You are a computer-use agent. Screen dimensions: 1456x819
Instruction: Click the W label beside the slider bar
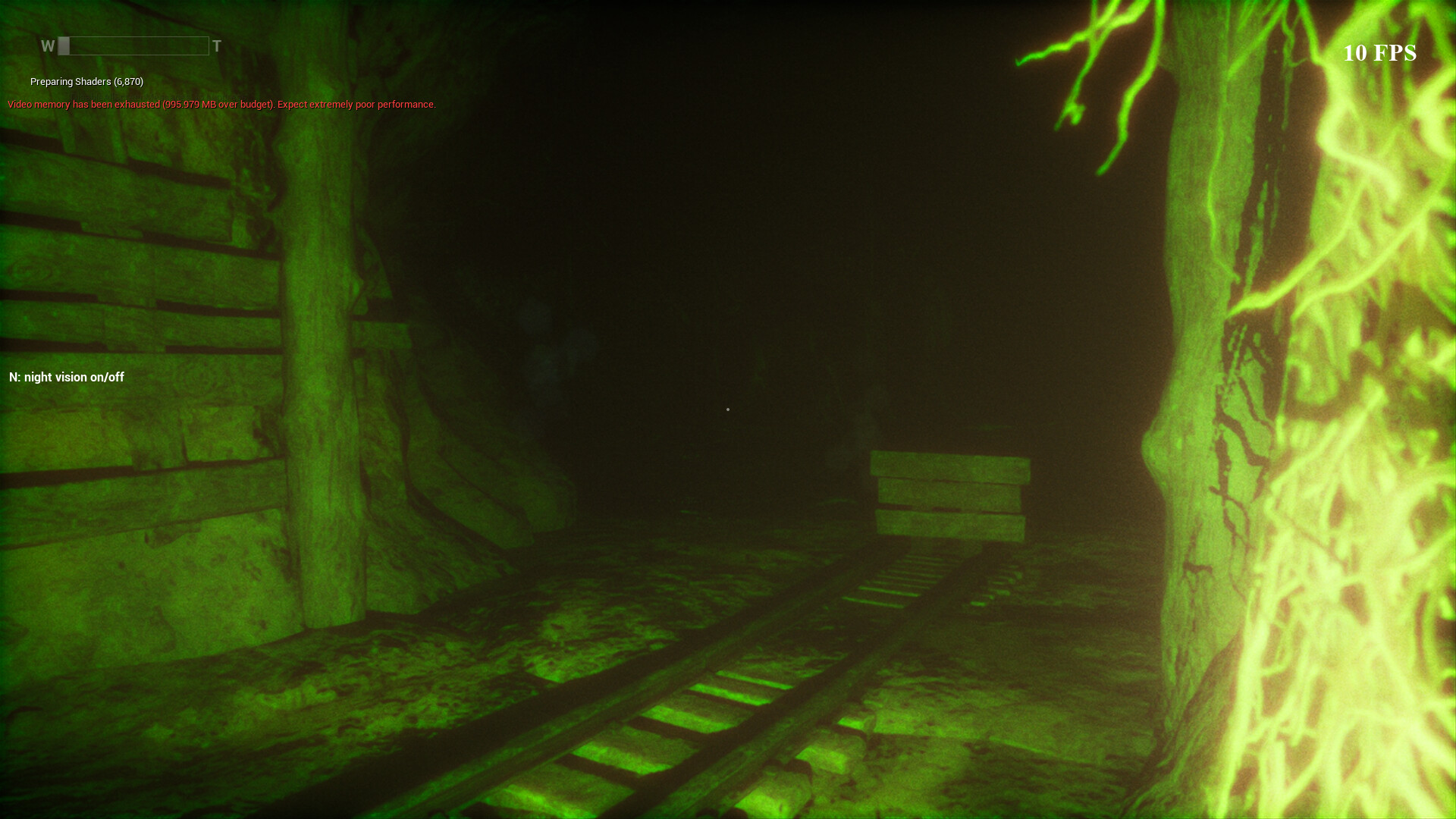48,46
